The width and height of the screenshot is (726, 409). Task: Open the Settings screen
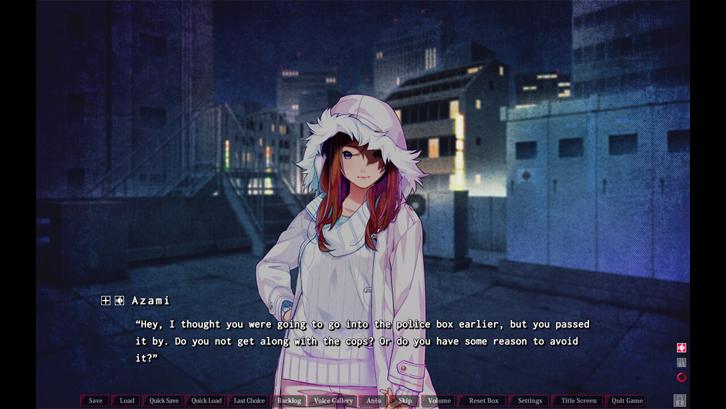pyautogui.click(x=529, y=401)
